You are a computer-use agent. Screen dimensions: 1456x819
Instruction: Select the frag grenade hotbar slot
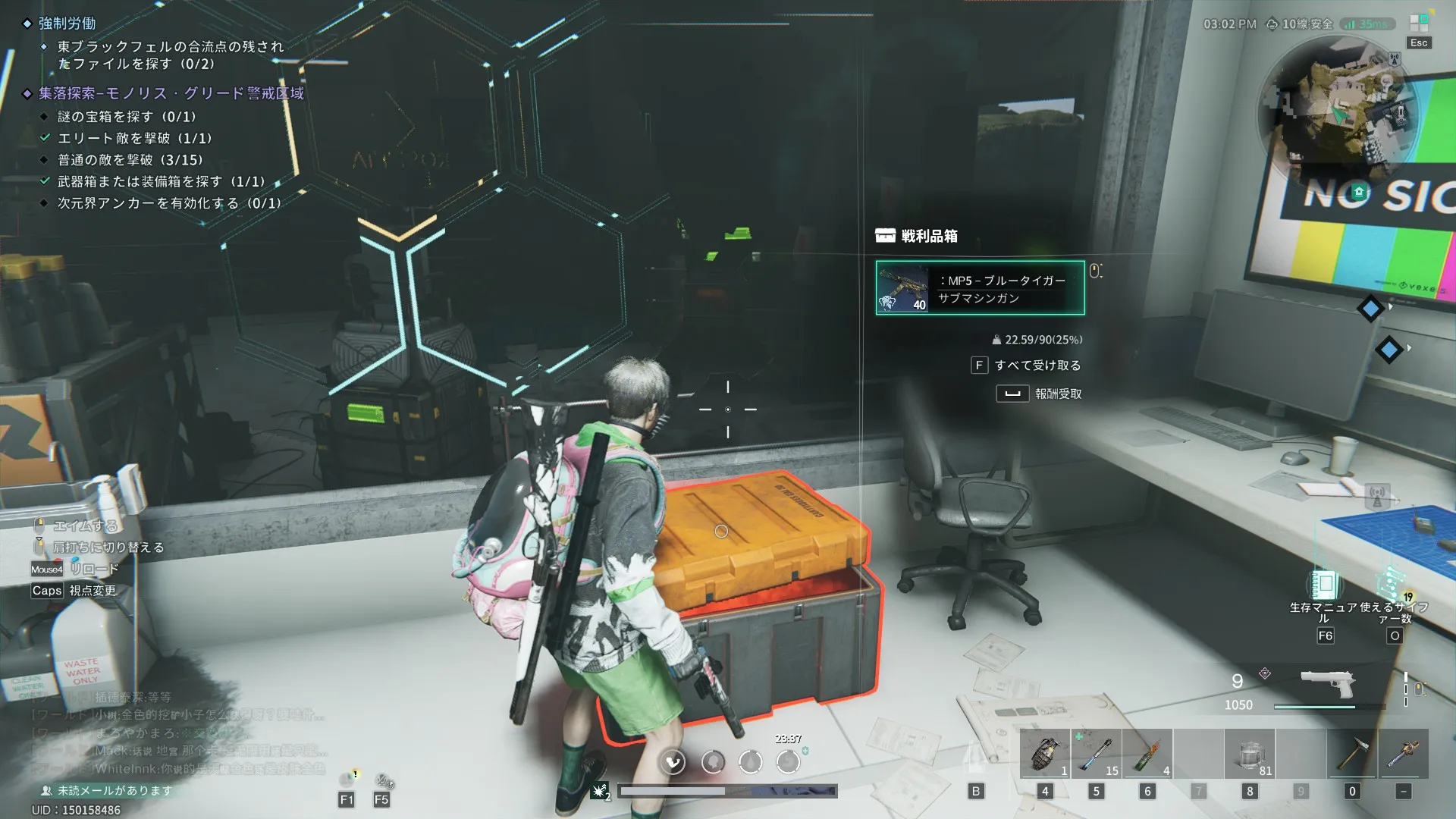tap(1044, 754)
